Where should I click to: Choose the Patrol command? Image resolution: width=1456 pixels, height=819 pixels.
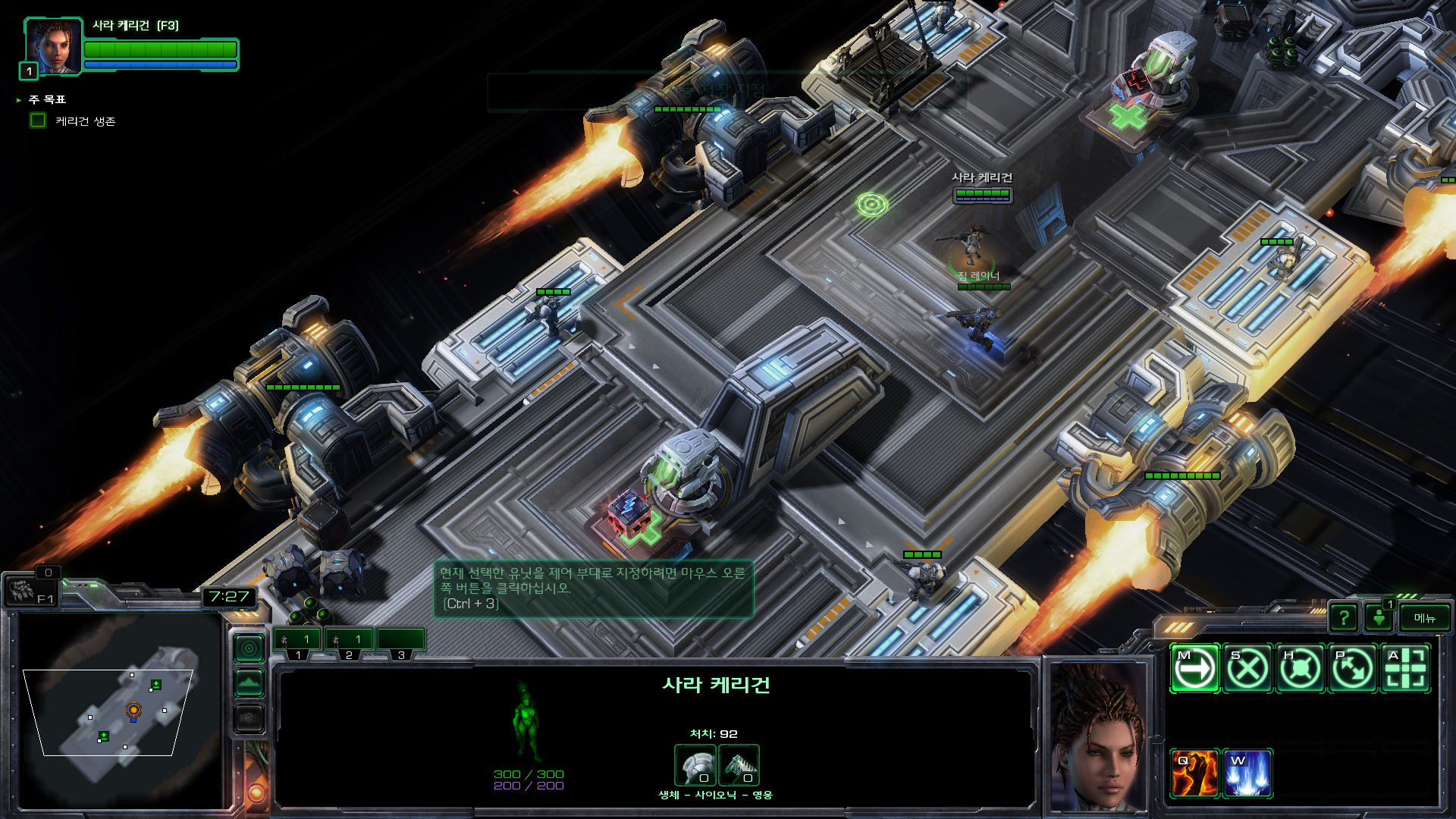(1353, 669)
